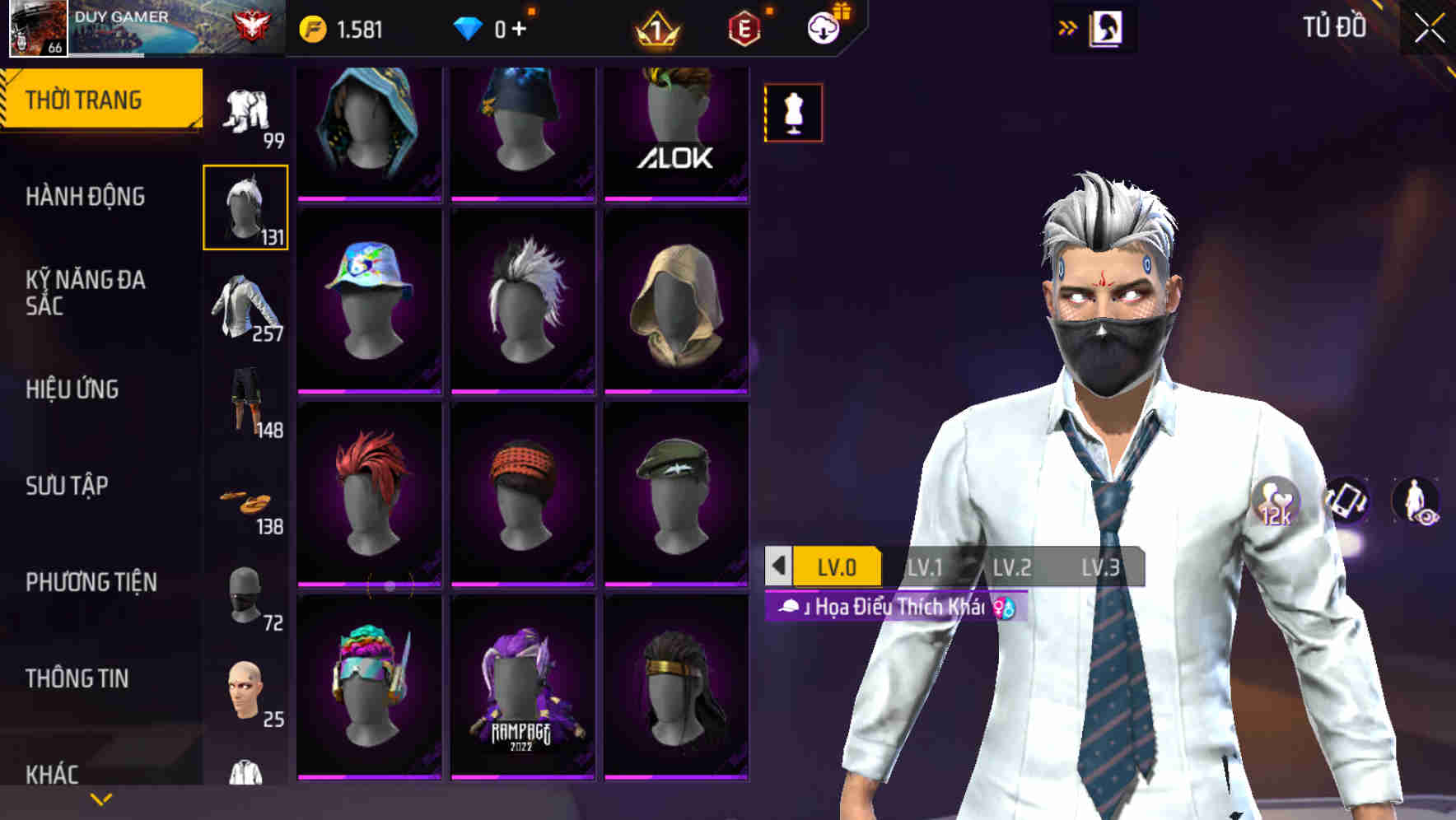
Task: Click the crown level 1 icon
Action: pyautogui.click(x=656, y=27)
